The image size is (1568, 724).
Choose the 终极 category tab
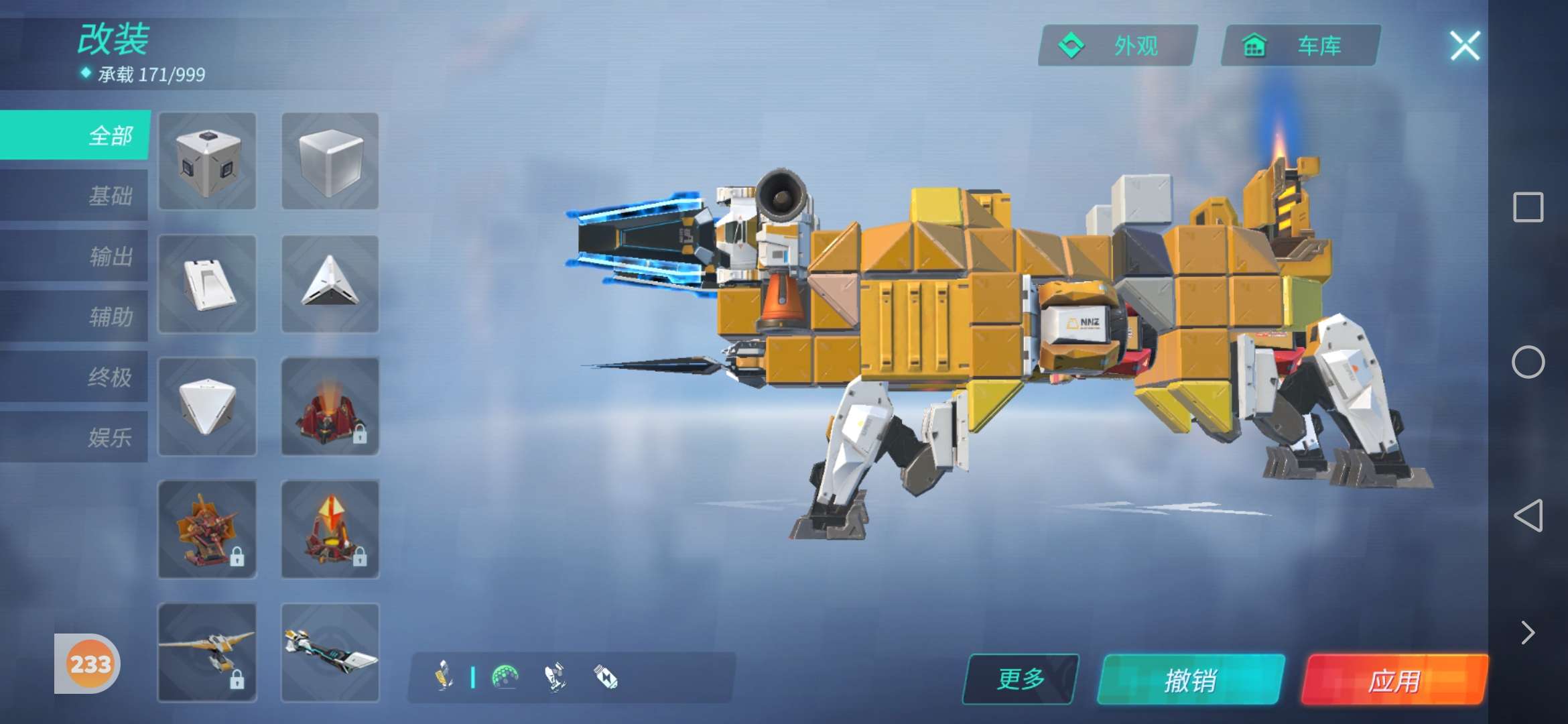tap(76, 377)
